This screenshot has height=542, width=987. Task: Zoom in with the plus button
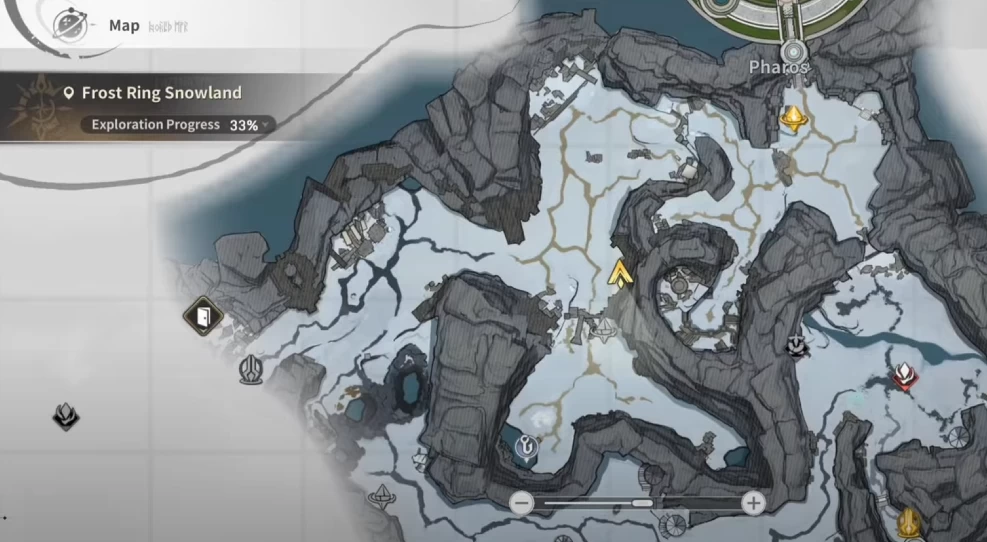[x=753, y=503]
